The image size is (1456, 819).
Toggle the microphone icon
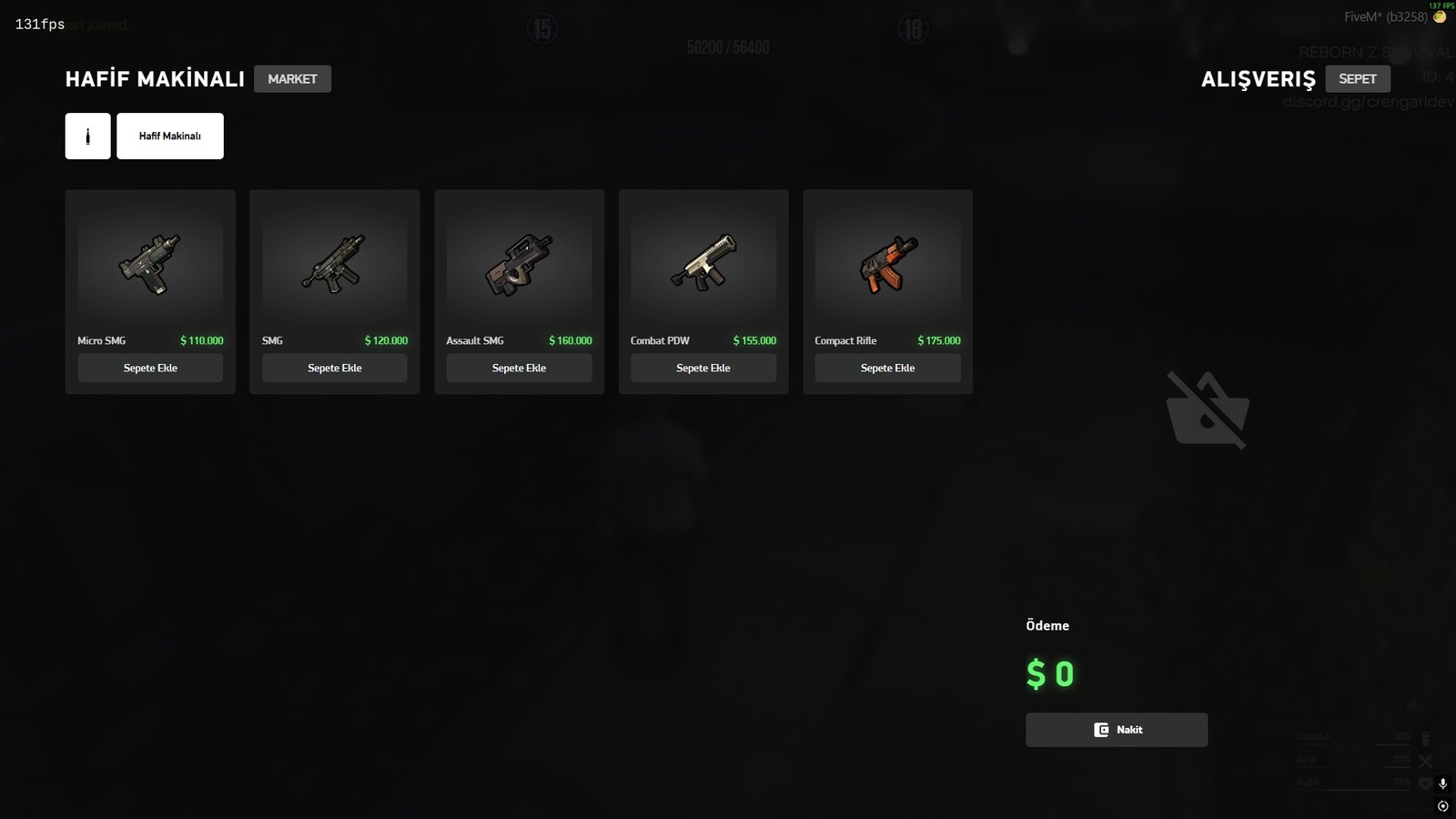1442,784
